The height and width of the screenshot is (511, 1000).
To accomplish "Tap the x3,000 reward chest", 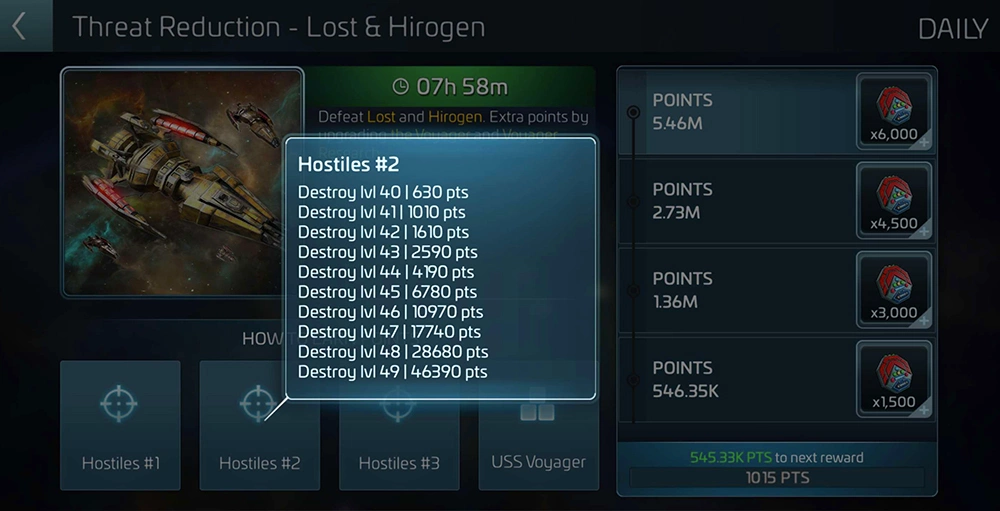I will click(894, 291).
